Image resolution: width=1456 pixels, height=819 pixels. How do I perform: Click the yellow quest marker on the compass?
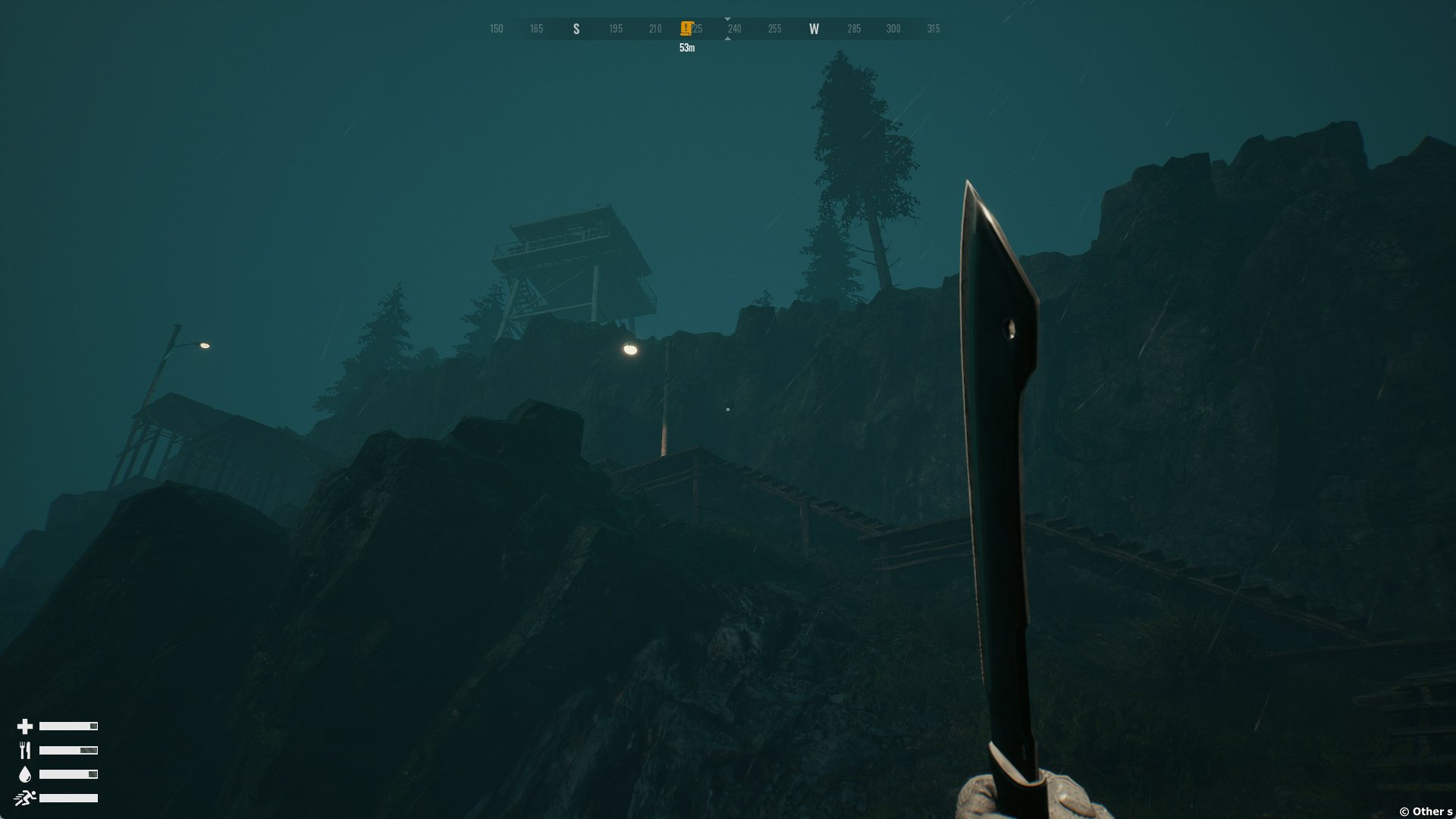pos(686,29)
